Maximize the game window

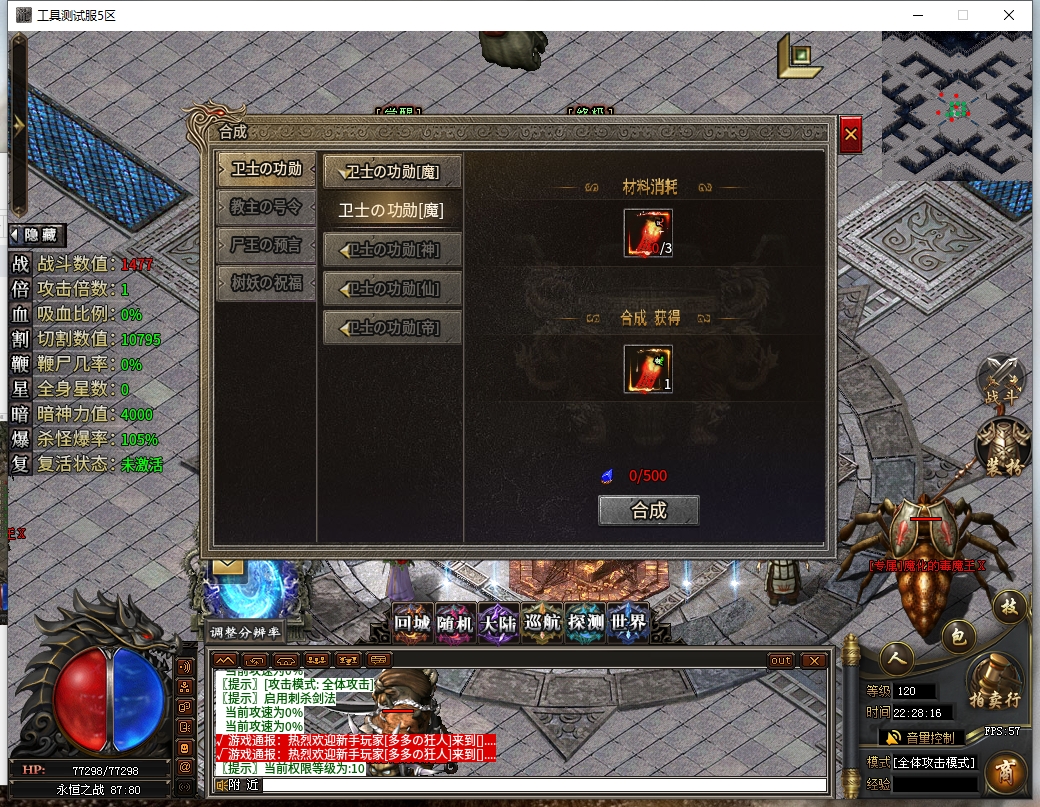(x=963, y=15)
